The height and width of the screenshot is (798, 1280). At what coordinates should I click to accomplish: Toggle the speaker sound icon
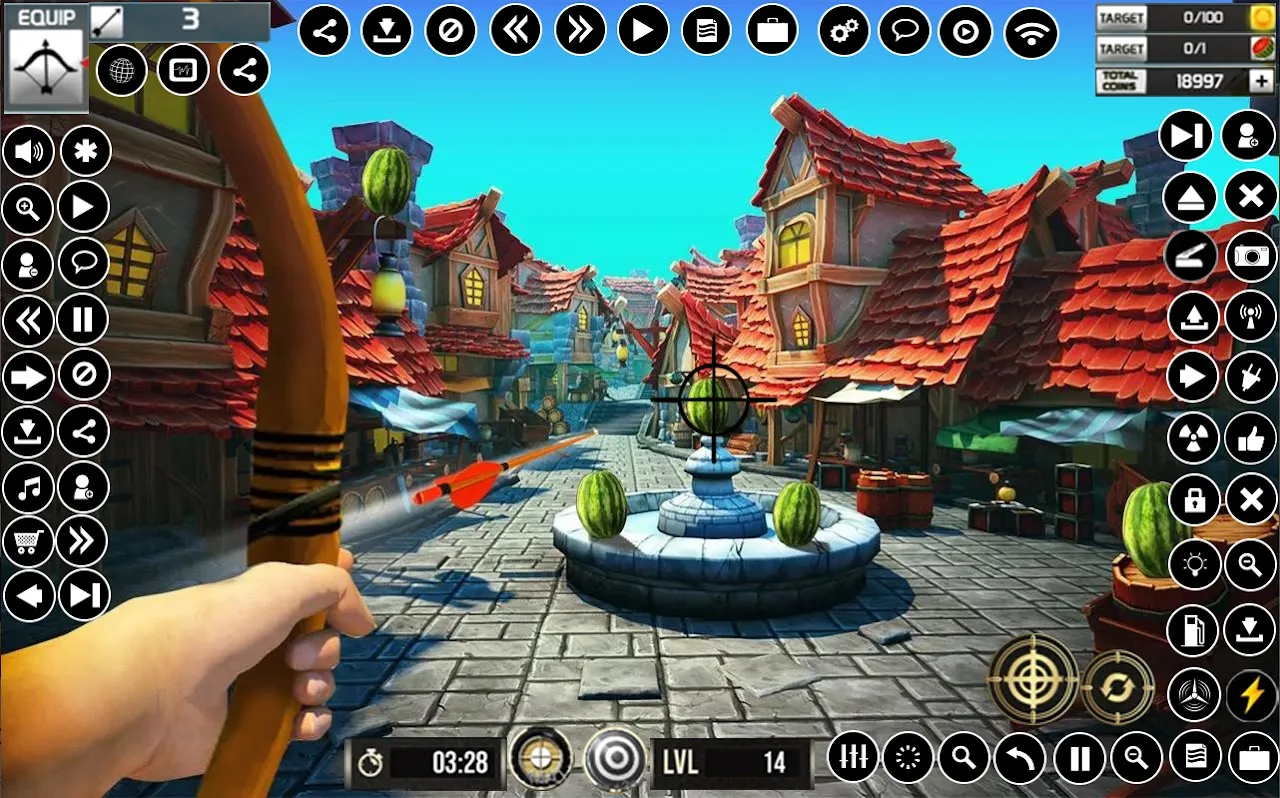click(x=28, y=152)
